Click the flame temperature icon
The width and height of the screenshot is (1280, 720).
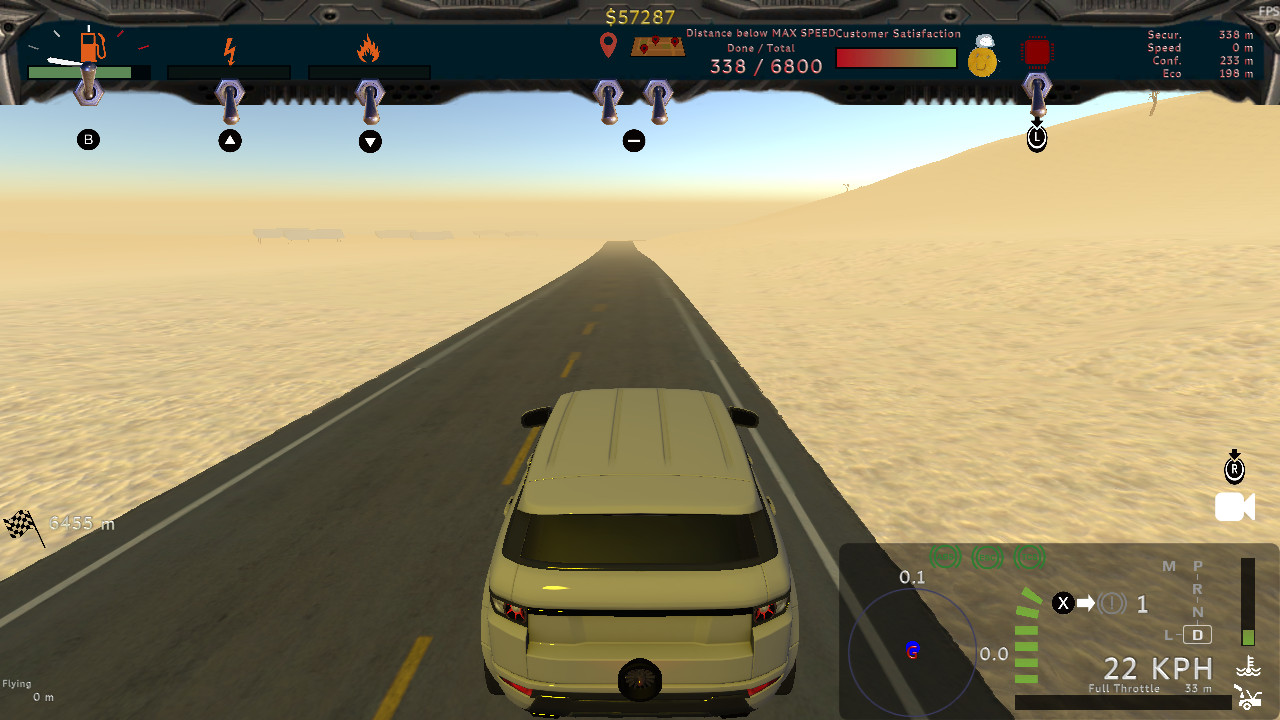click(x=367, y=46)
